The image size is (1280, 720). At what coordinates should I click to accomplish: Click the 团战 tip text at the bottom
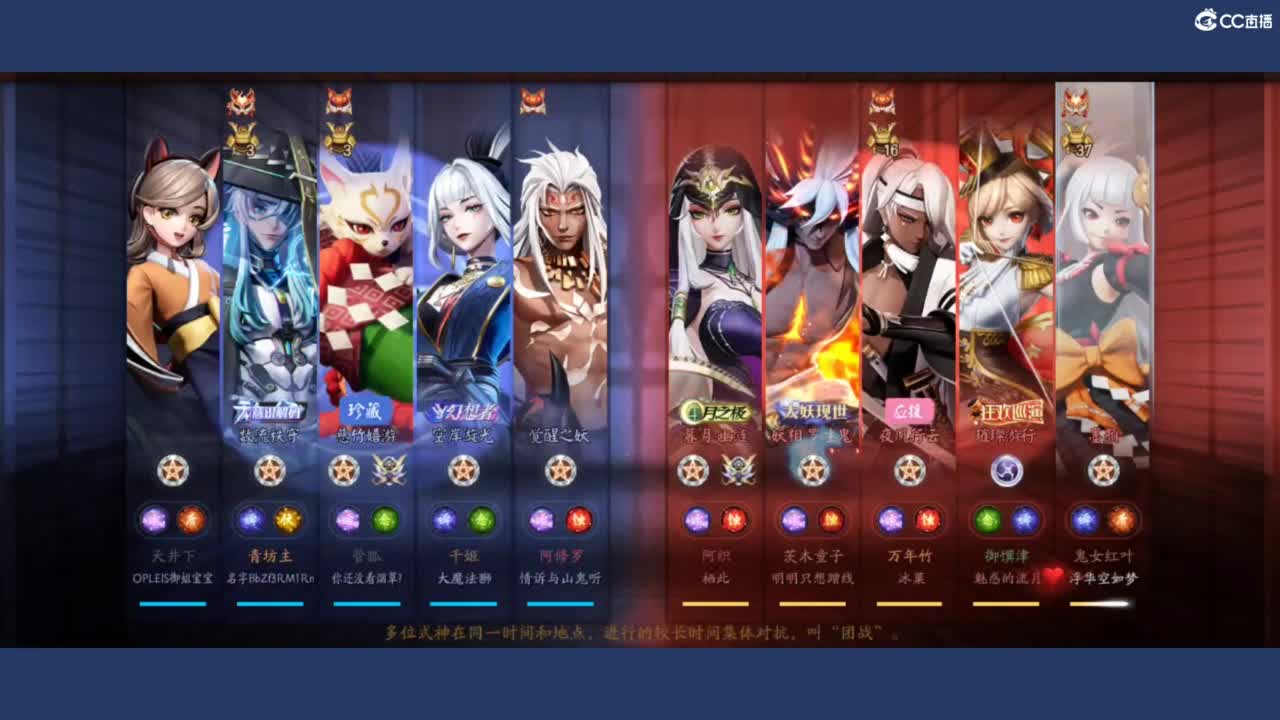(640, 630)
